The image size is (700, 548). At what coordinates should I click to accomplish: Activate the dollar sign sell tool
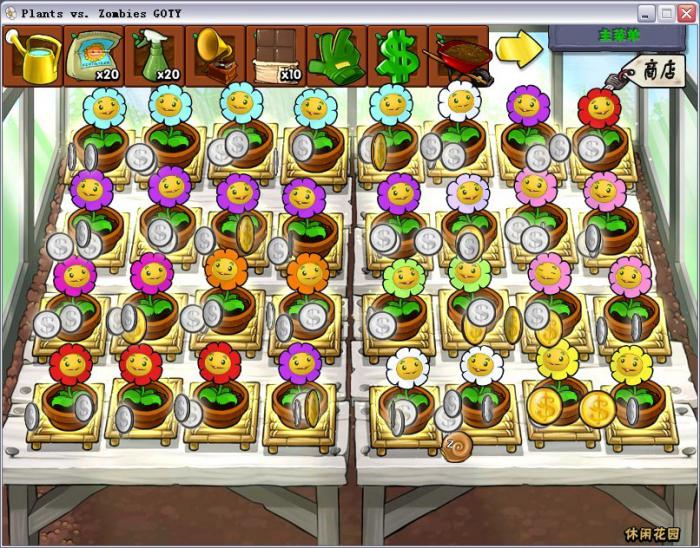point(397,56)
